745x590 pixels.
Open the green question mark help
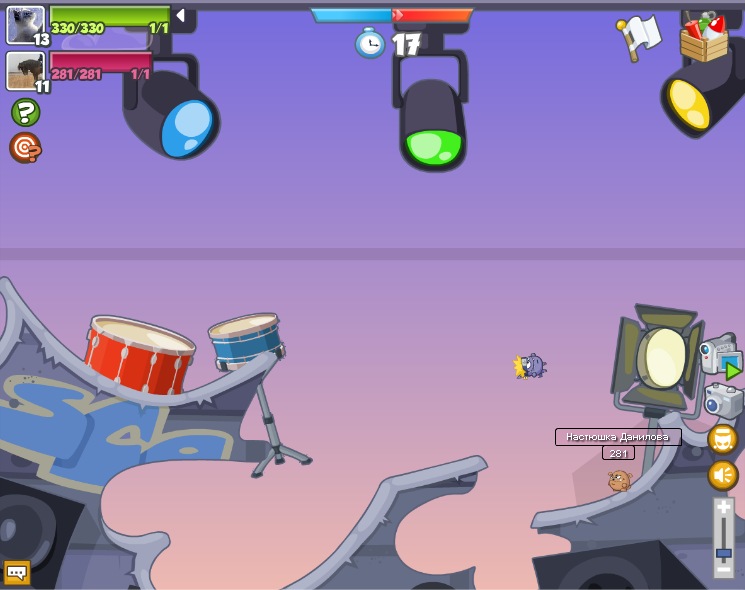[25, 112]
